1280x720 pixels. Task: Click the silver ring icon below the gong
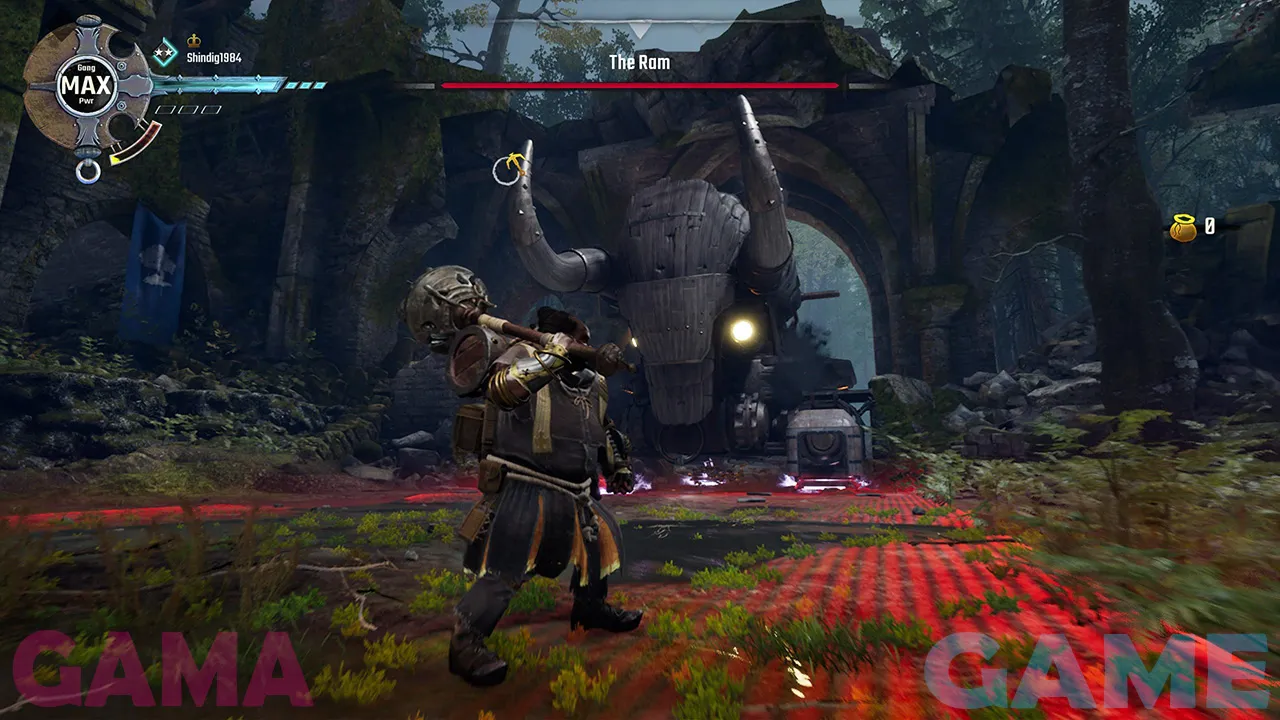[x=88, y=170]
